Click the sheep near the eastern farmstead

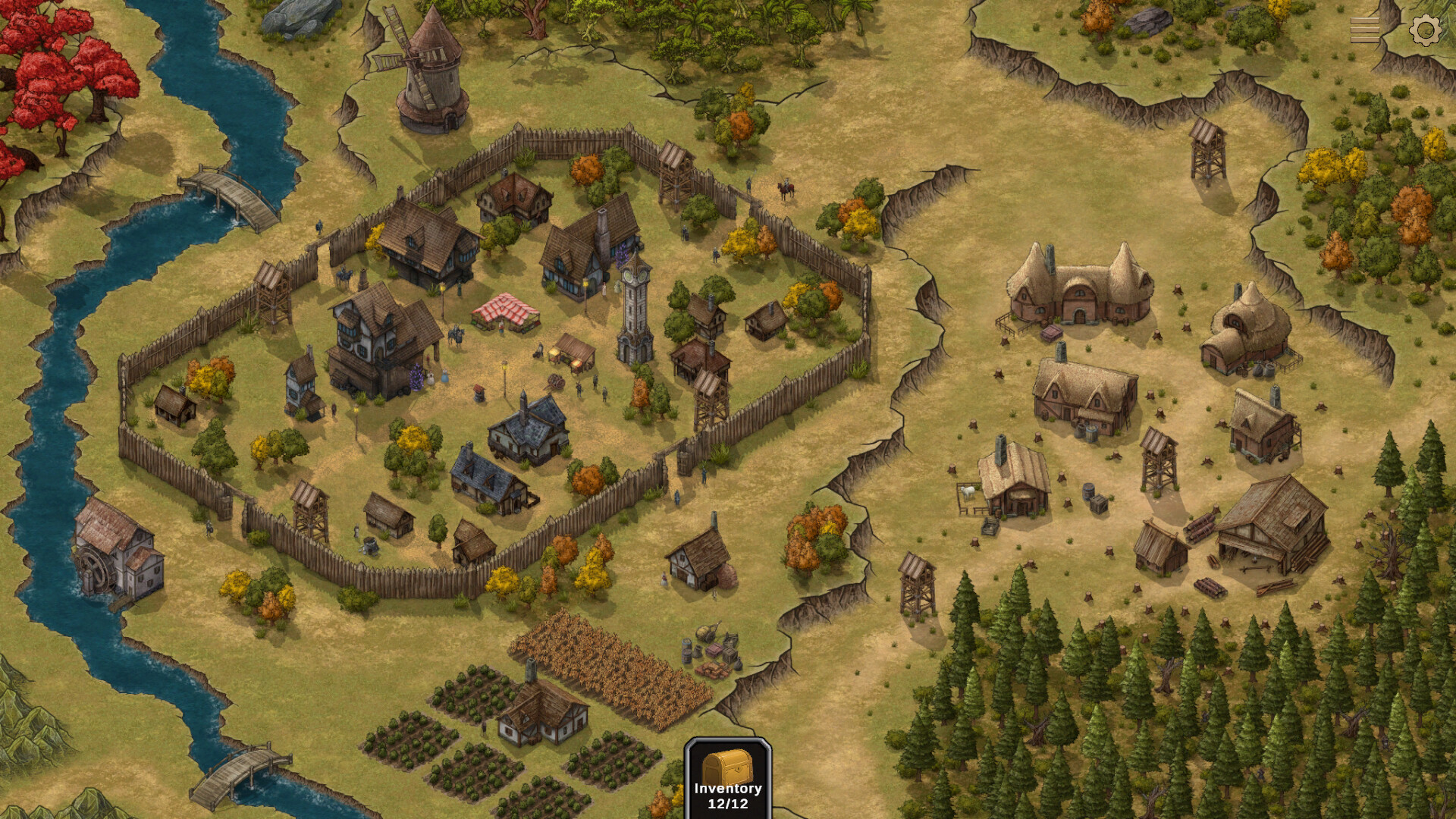(x=968, y=491)
